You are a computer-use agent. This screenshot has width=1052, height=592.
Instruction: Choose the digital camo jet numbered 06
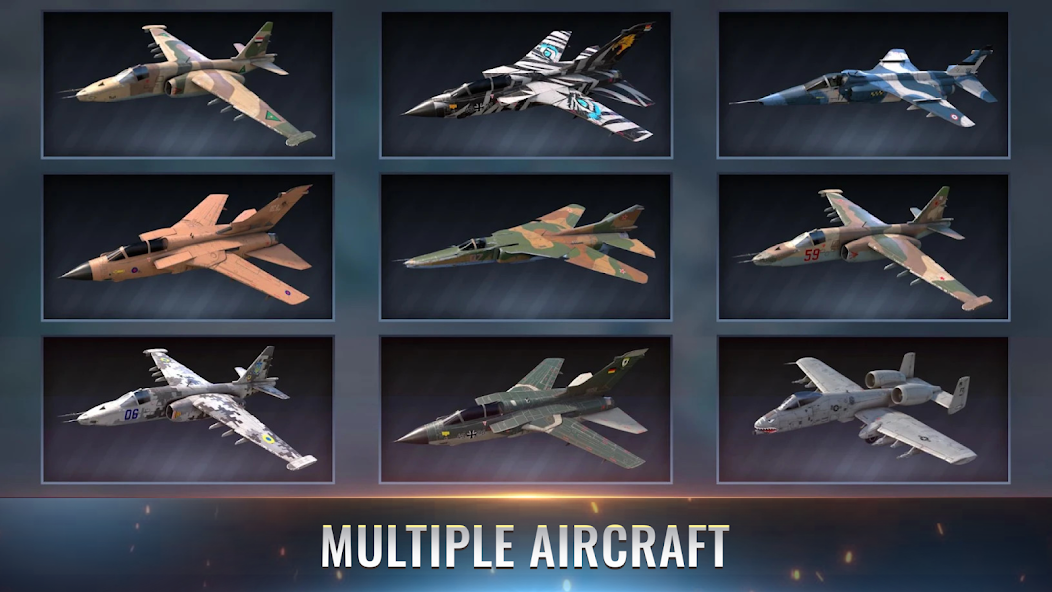coord(188,410)
